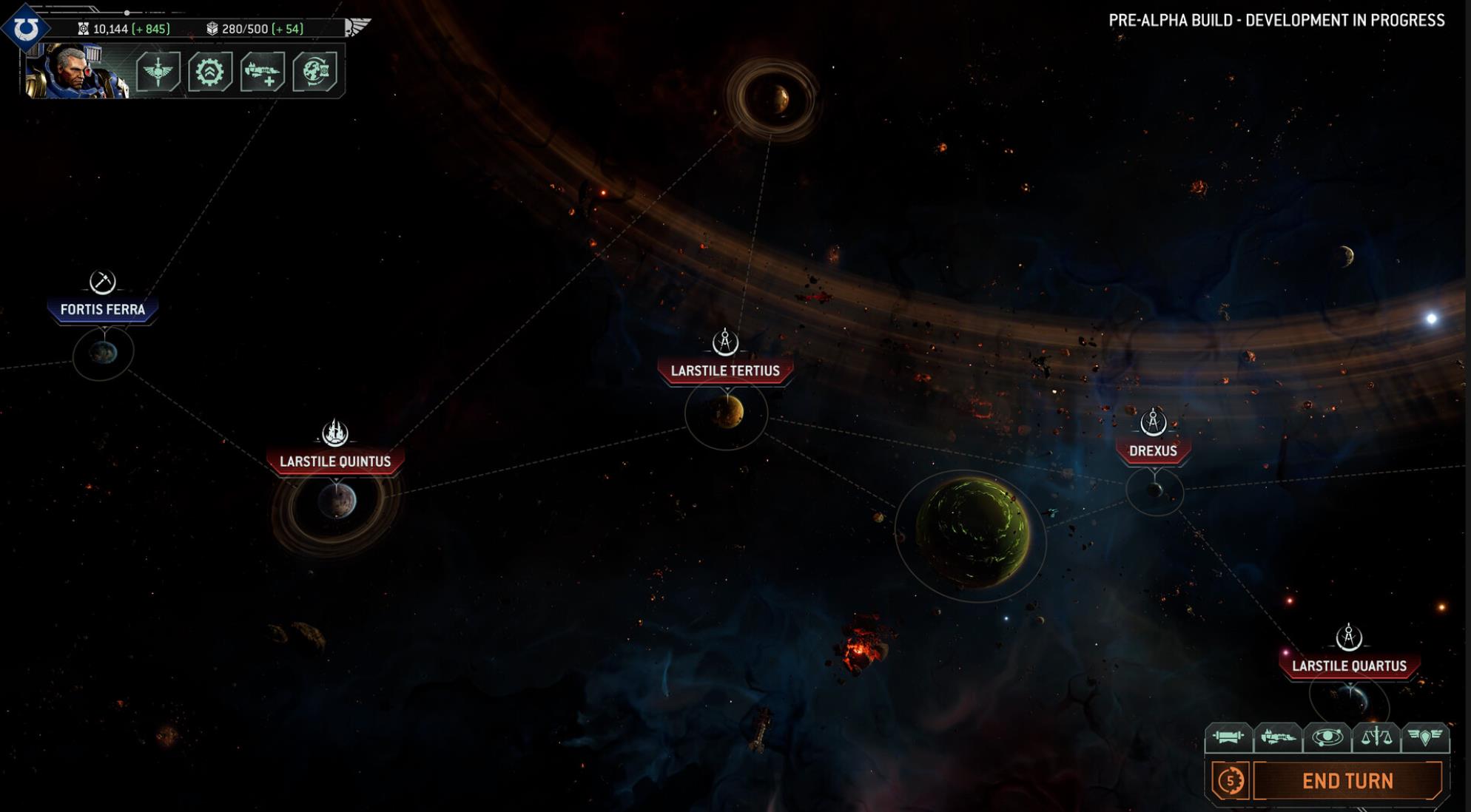The width and height of the screenshot is (1471, 812).
Task: Open the scales and sword panel
Action: click(x=1376, y=737)
